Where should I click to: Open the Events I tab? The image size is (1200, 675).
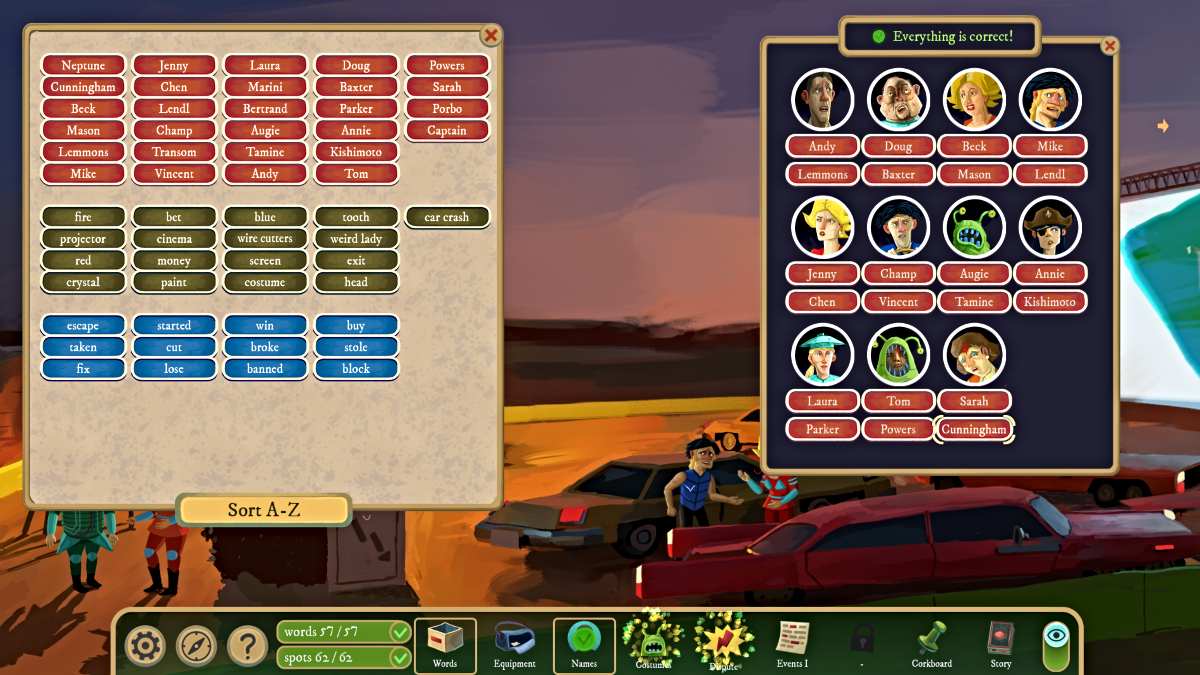(x=792, y=643)
